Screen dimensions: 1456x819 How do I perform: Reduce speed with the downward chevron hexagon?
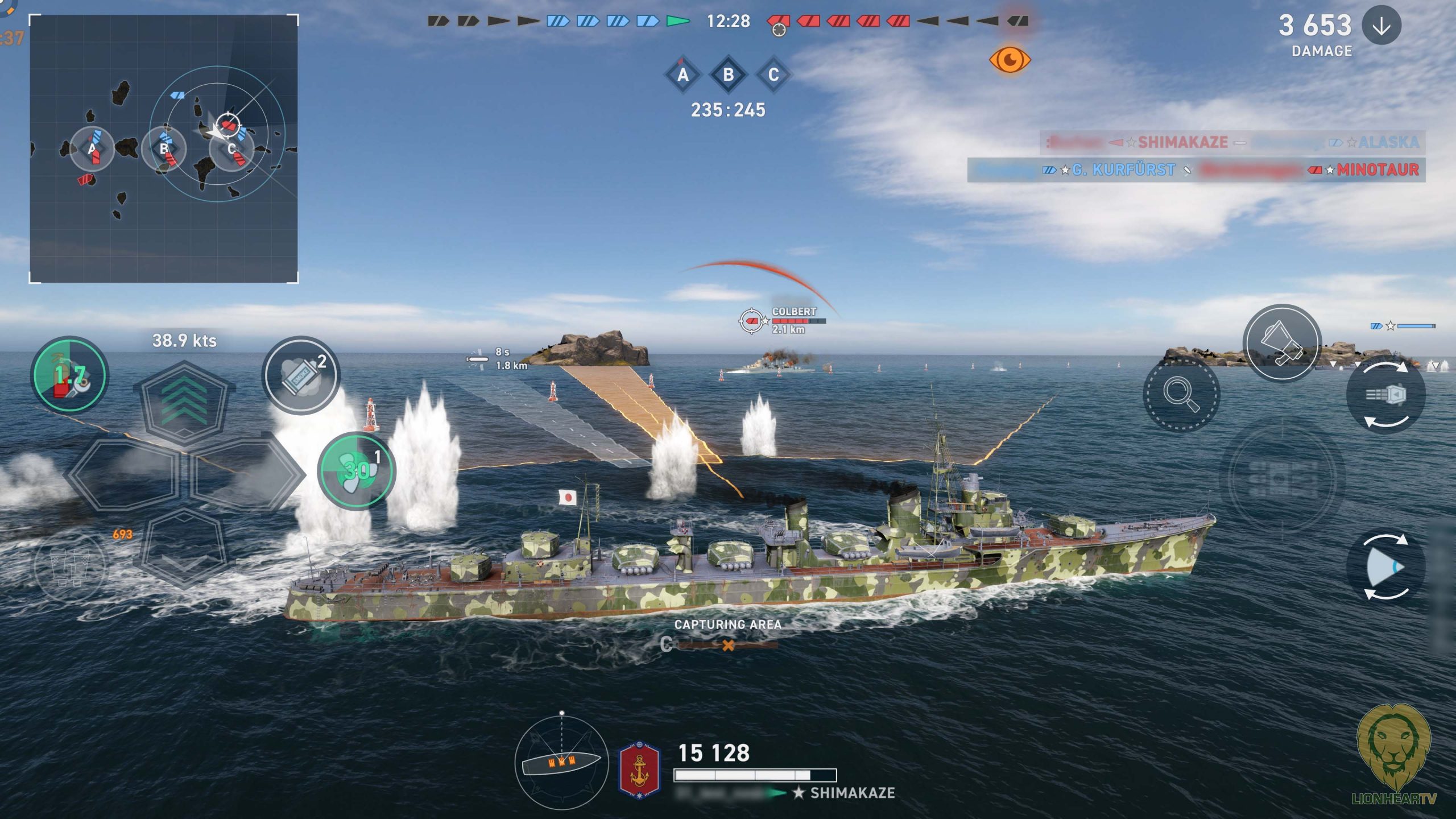tap(184, 549)
